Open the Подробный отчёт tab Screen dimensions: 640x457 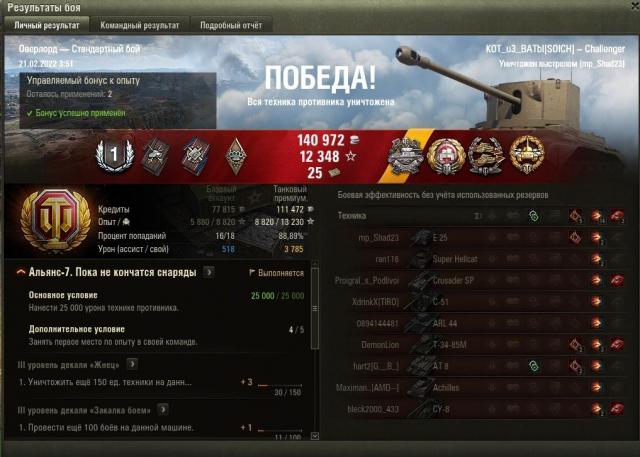231,23
